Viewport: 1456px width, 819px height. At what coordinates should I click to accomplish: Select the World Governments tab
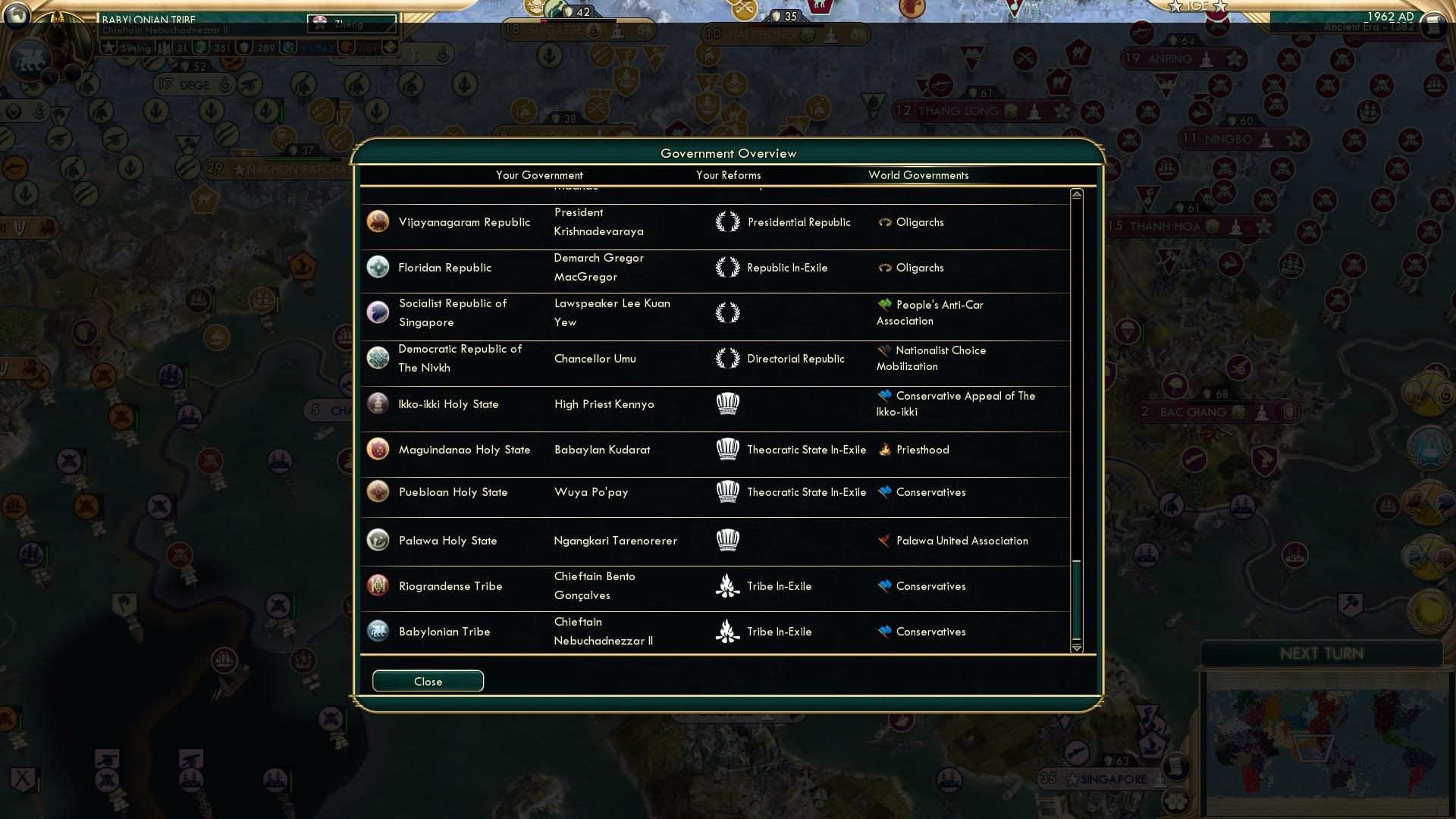pos(918,175)
